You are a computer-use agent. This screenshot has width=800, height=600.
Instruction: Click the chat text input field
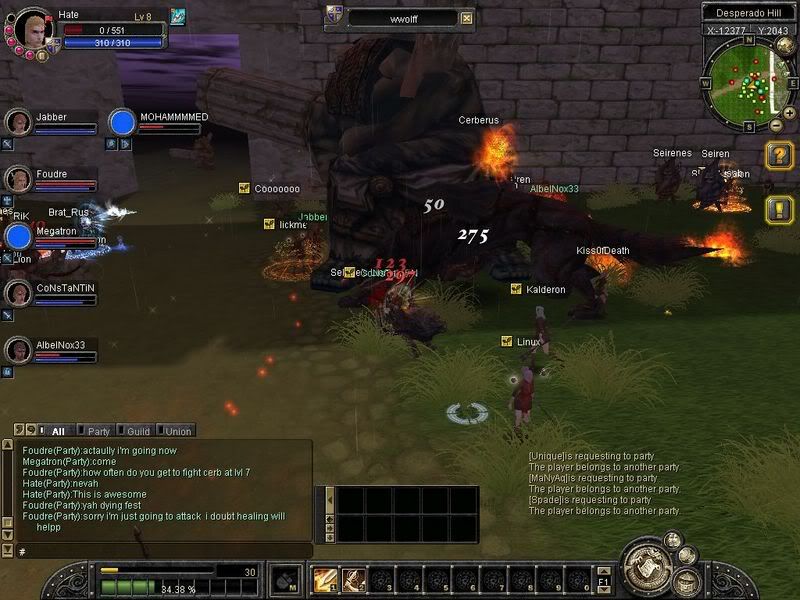click(x=160, y=551)
